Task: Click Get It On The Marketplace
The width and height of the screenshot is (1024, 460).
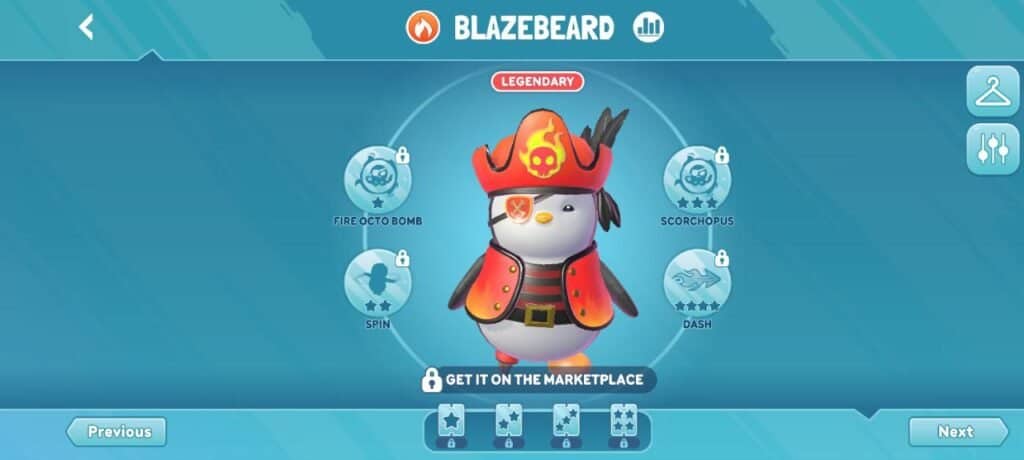Action: [537, 380]
